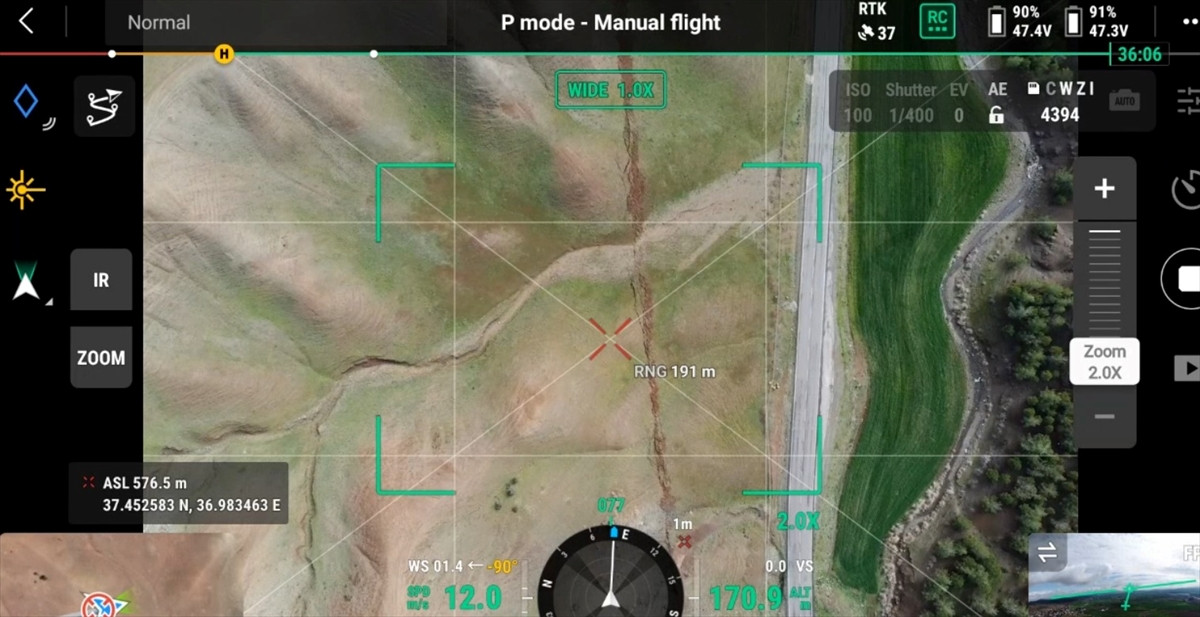Click the home point H marker
The height and width of the screenshot is (617, 1200).
[223, 54]
